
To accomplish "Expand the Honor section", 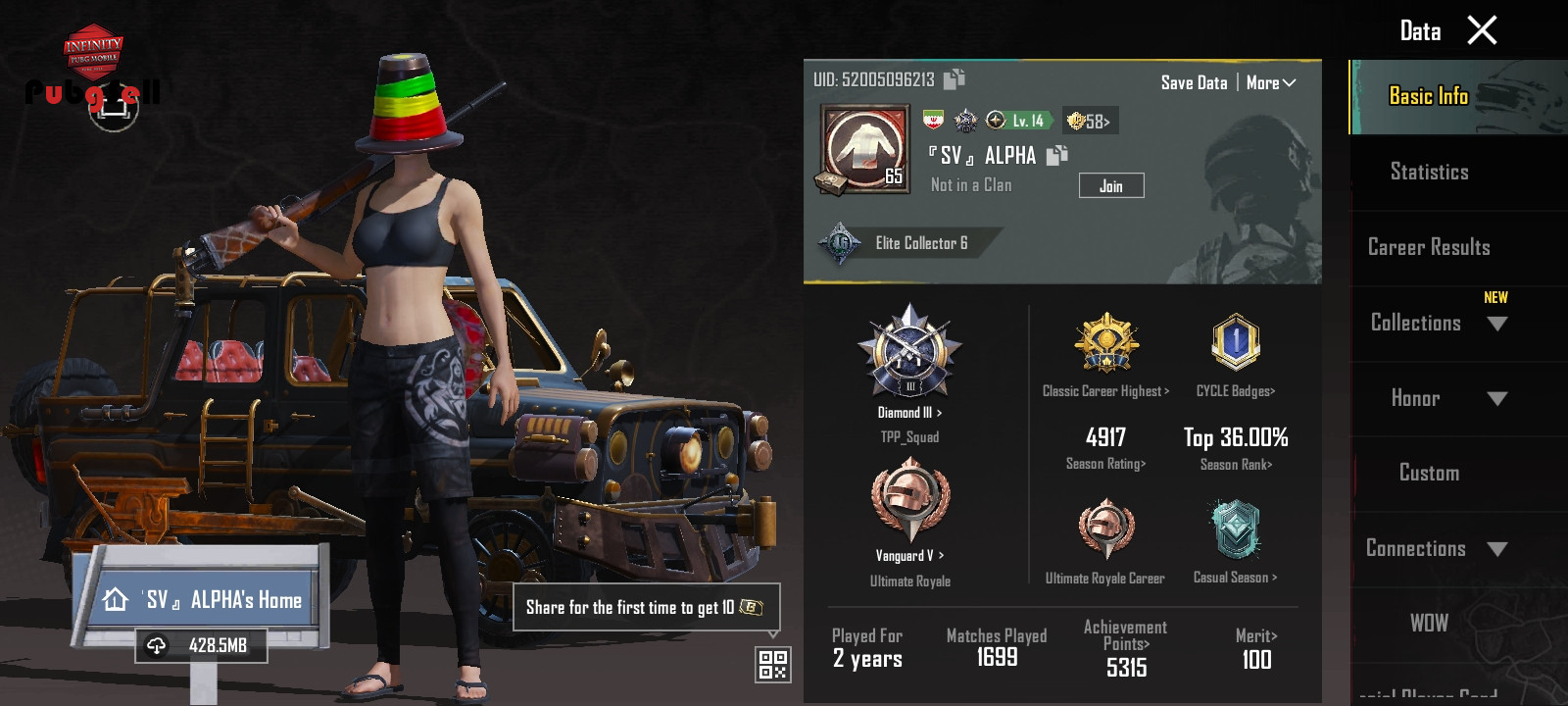I will coord(1446,398).
